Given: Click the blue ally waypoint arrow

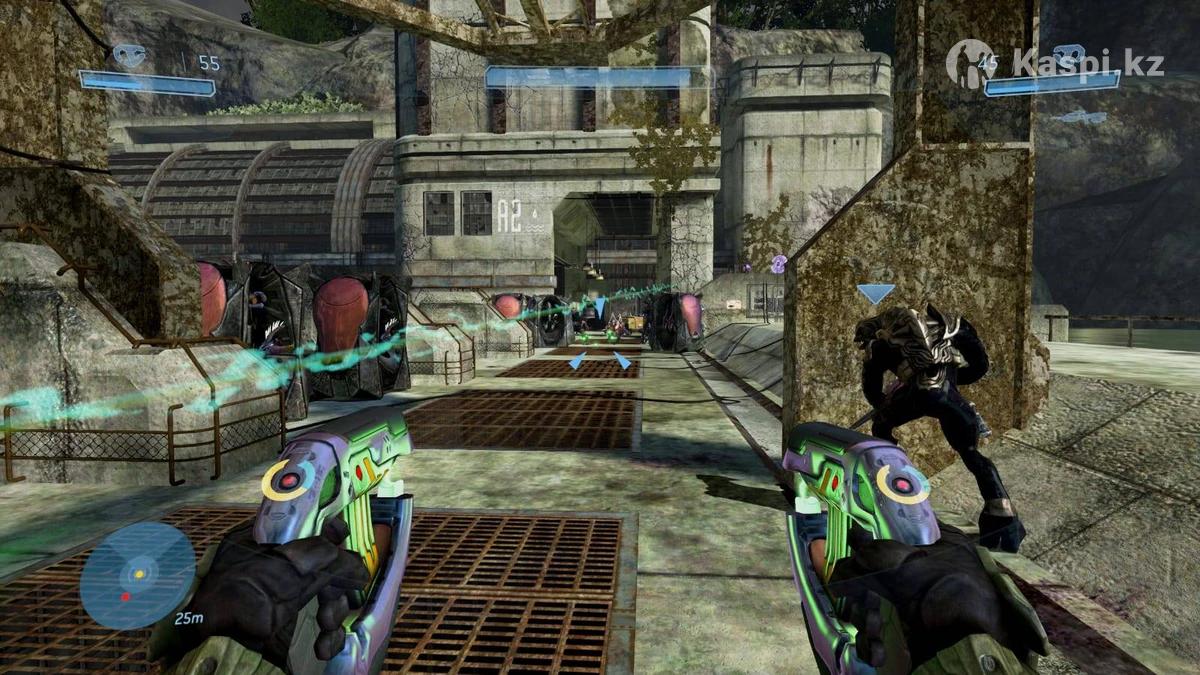Looking at the screenshot, I should tap(875, 294).
